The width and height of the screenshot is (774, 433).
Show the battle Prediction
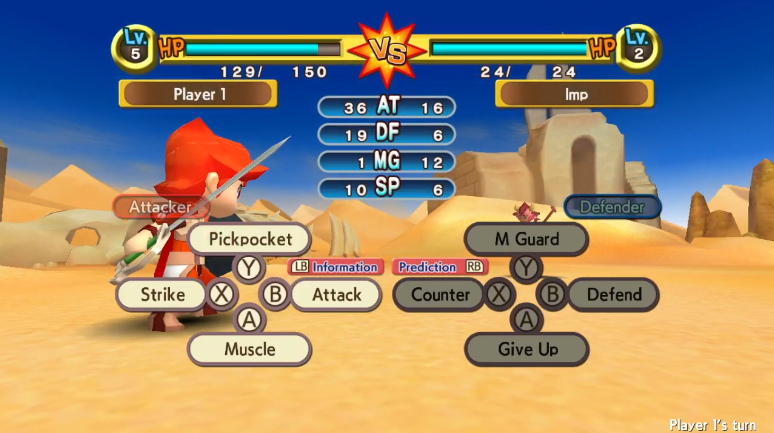click(x=440, y=267)
